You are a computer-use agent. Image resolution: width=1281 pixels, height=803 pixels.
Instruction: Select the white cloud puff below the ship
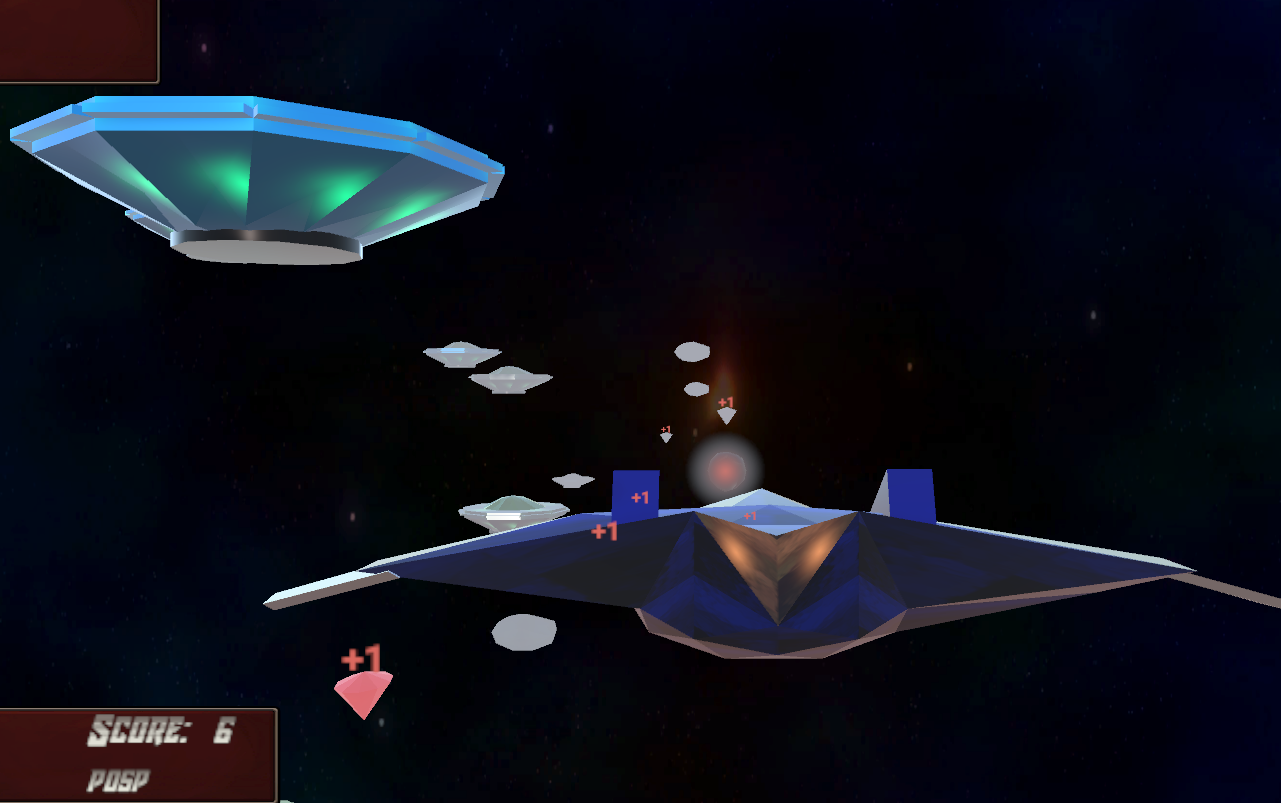point(524,632)
